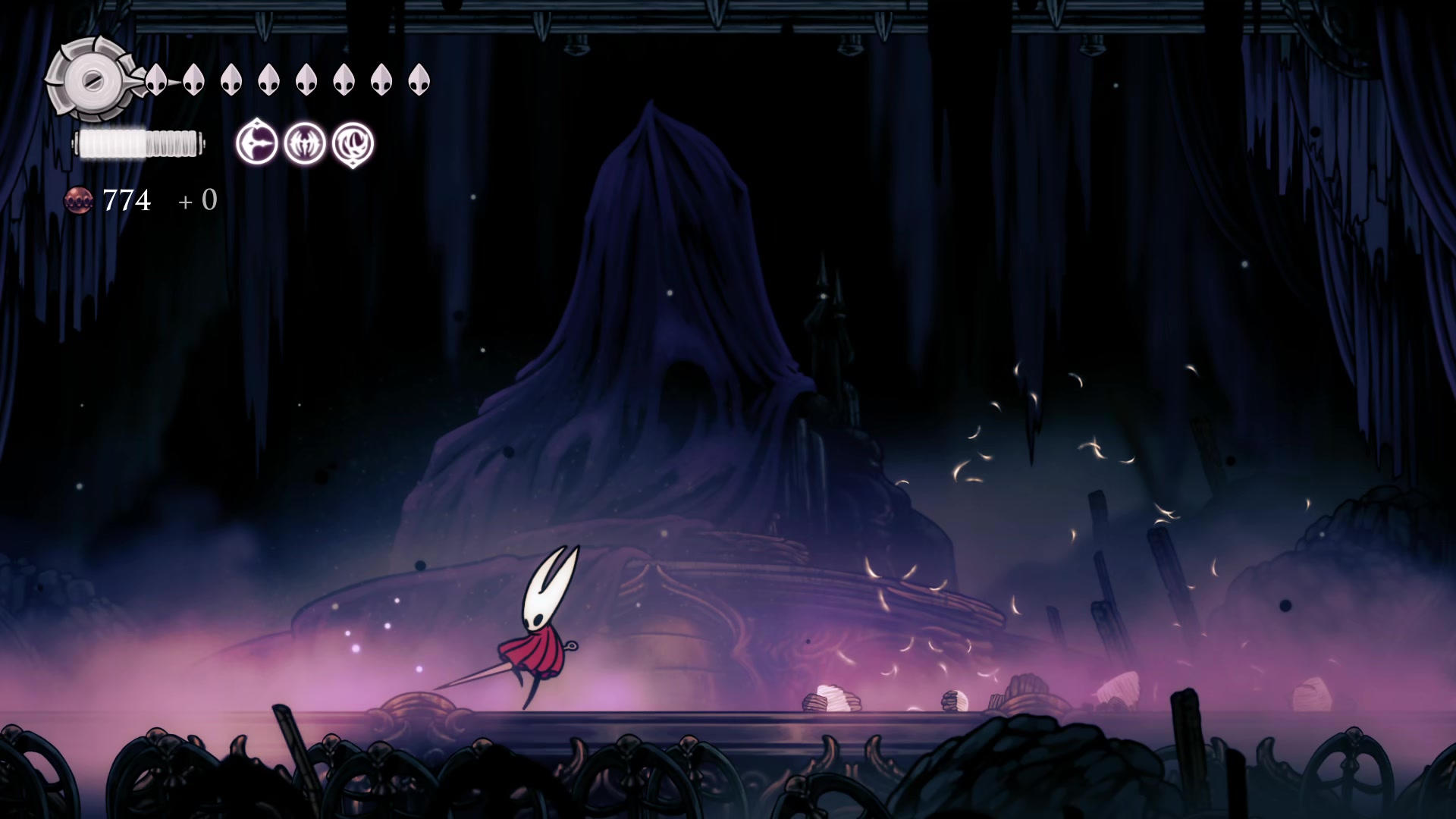
Task: Choose the swirling crescent skill icon
Action: pos(353,143)
